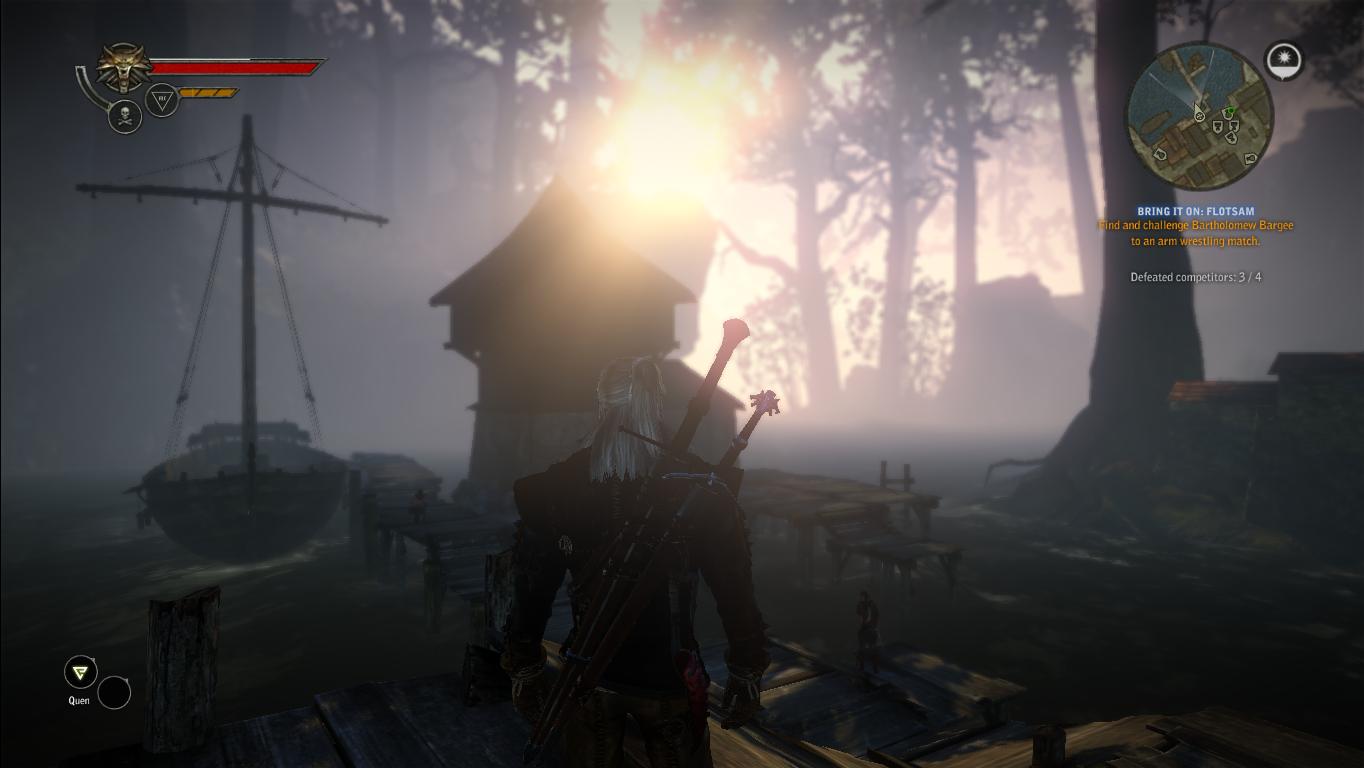1364x768 pixels.
Task: Open the circular minimap of Flotsam
Action: pos(1199,116)
